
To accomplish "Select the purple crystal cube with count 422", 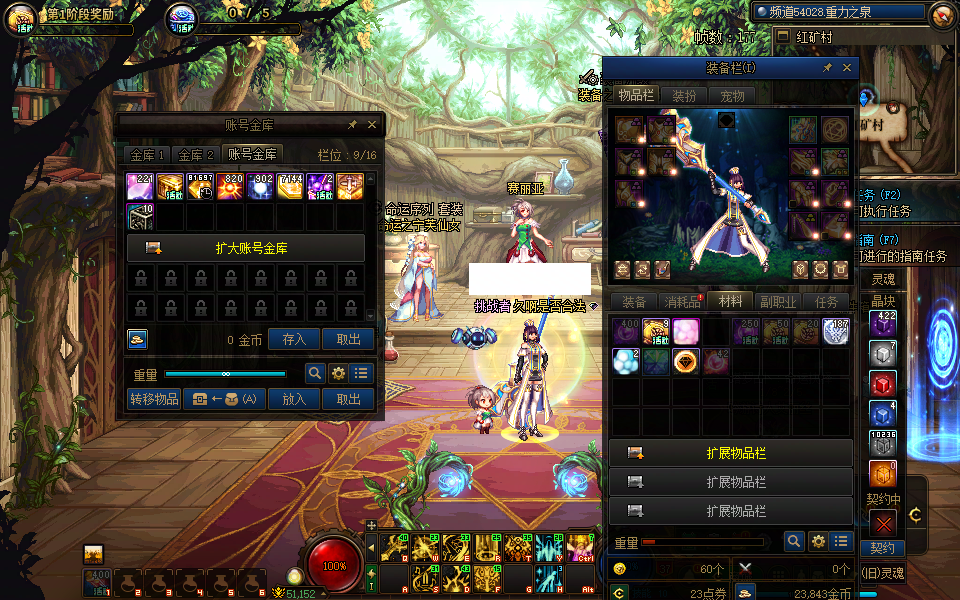I will point(882,325).
